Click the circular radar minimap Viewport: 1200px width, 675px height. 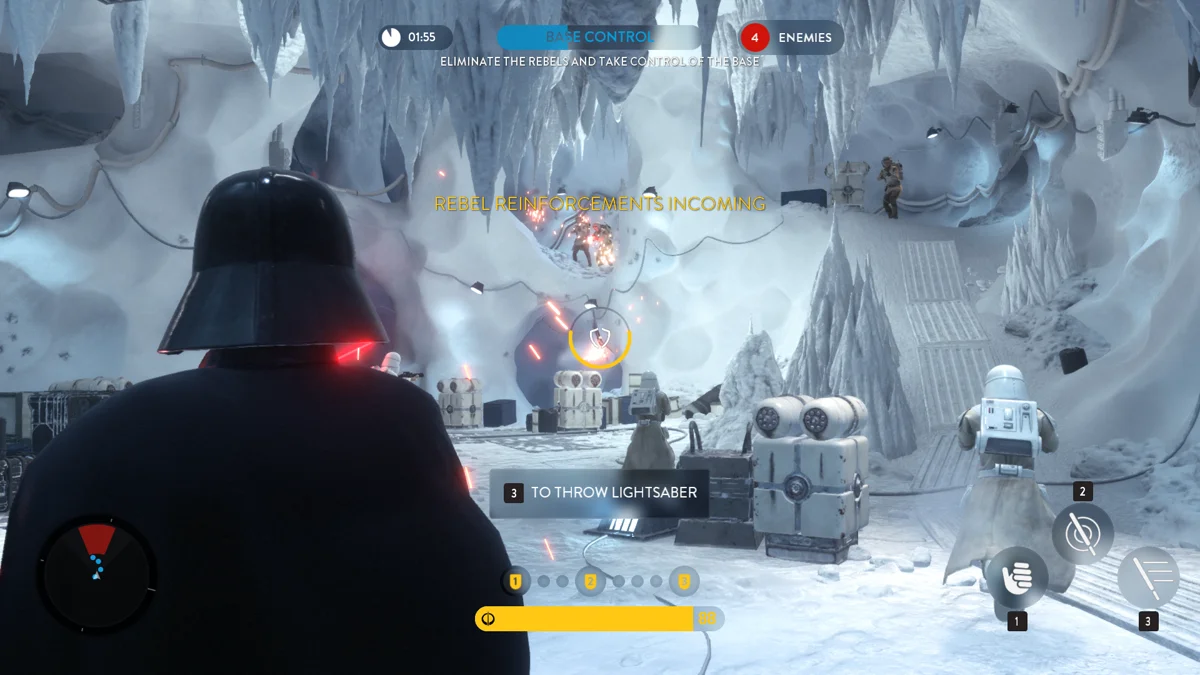point(97,571)
